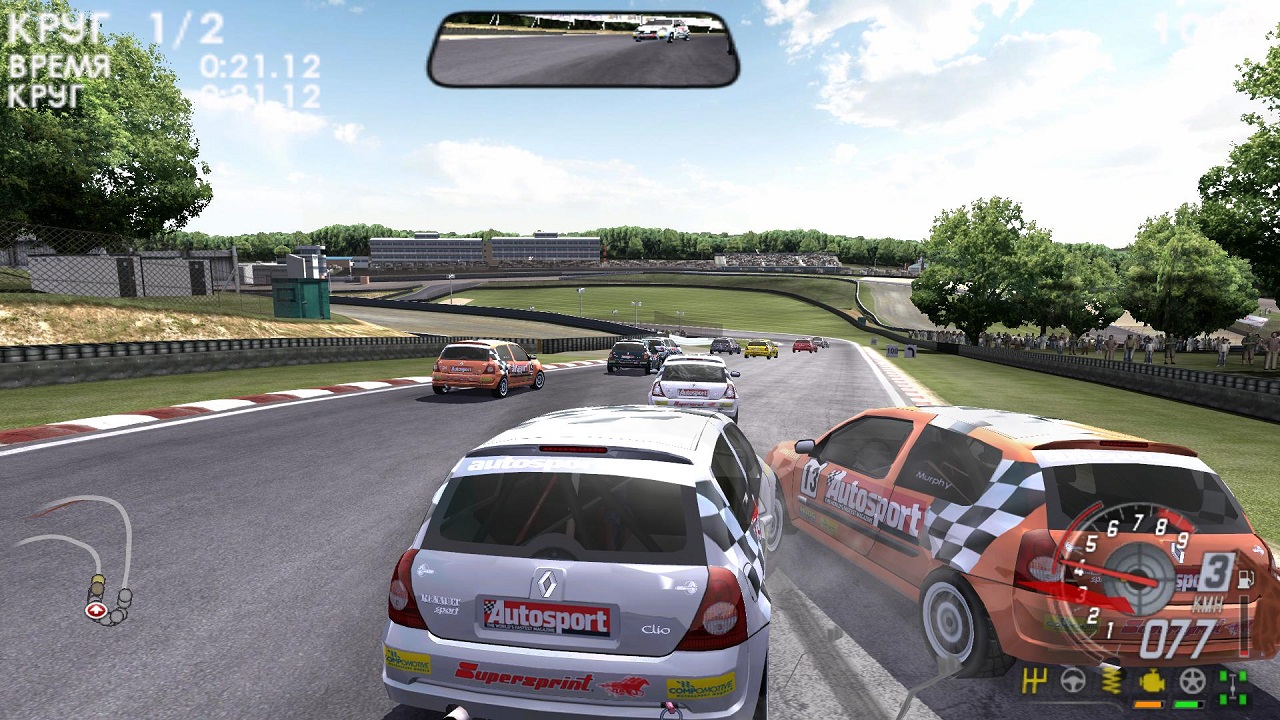
Task: Select the grey wheel damage icon
Action: [x=1192, y=681]
